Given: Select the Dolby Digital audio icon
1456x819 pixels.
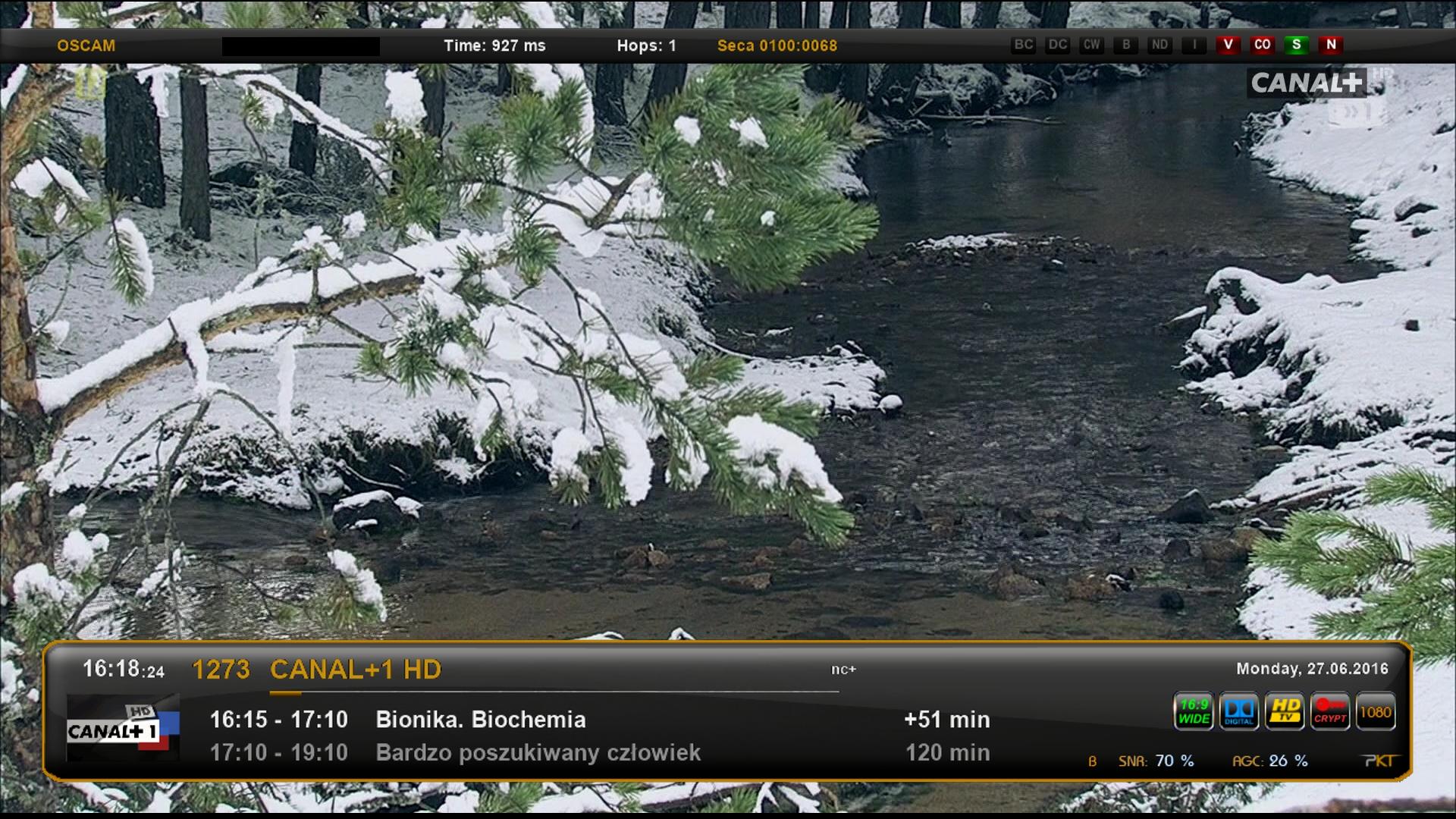Looking at the screenshot, I should tap(1239, 711).
